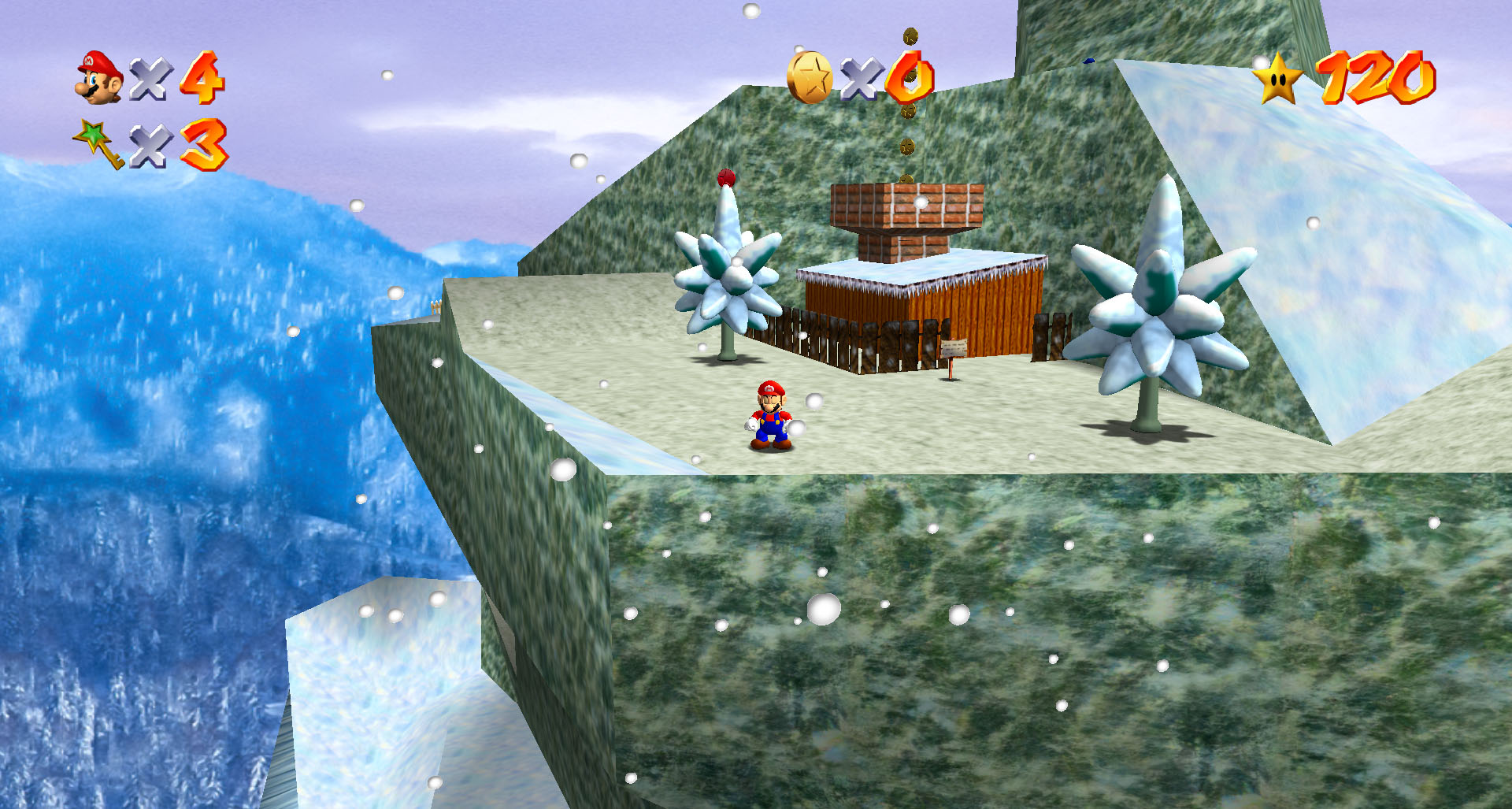Image resolution: width=1512 pixels, height=809 pixels.
Task: Click the Mario head lives icon
Action: click(x=99, y=77)
